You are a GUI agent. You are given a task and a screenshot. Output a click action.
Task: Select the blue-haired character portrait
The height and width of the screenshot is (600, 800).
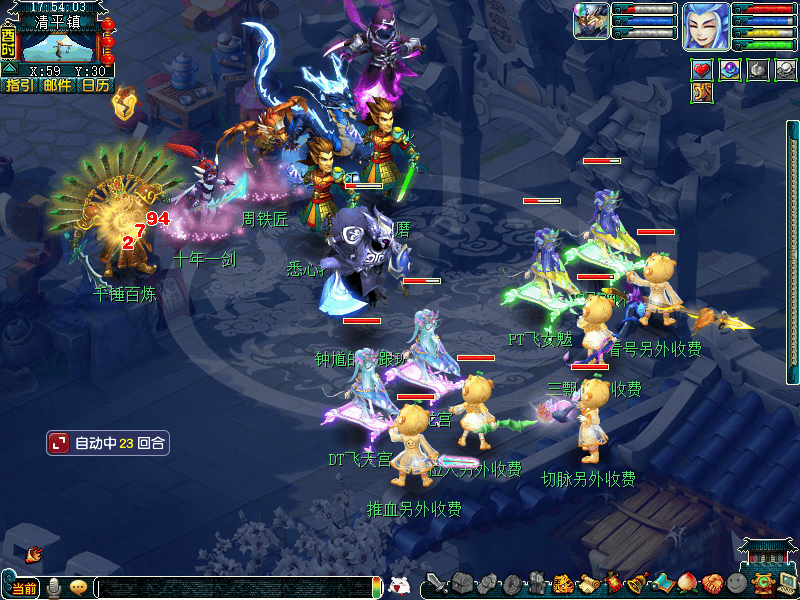click(705, 26)
